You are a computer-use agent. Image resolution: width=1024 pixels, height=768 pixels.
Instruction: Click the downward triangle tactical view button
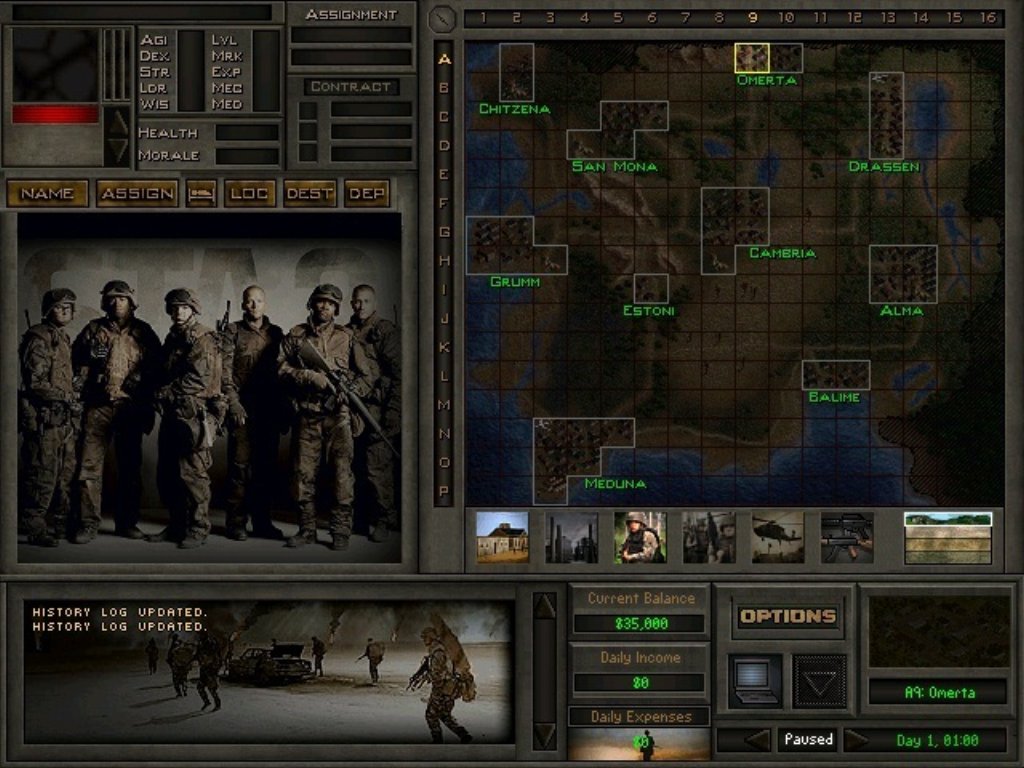(x=819, y=681)
